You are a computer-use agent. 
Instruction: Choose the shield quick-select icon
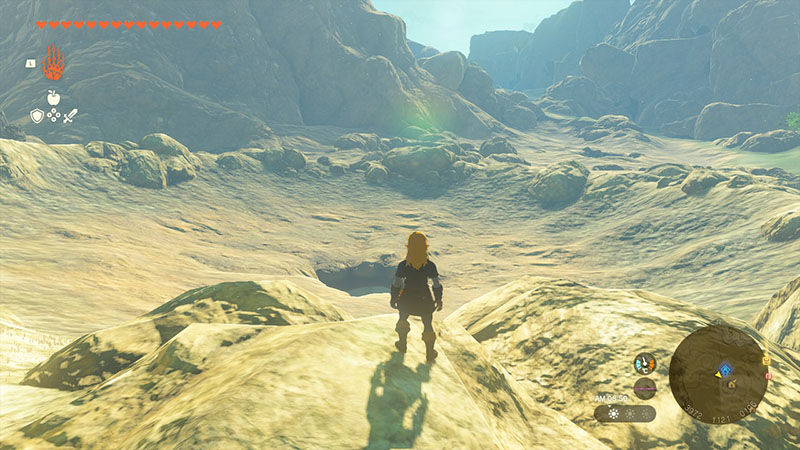[37, 116]
